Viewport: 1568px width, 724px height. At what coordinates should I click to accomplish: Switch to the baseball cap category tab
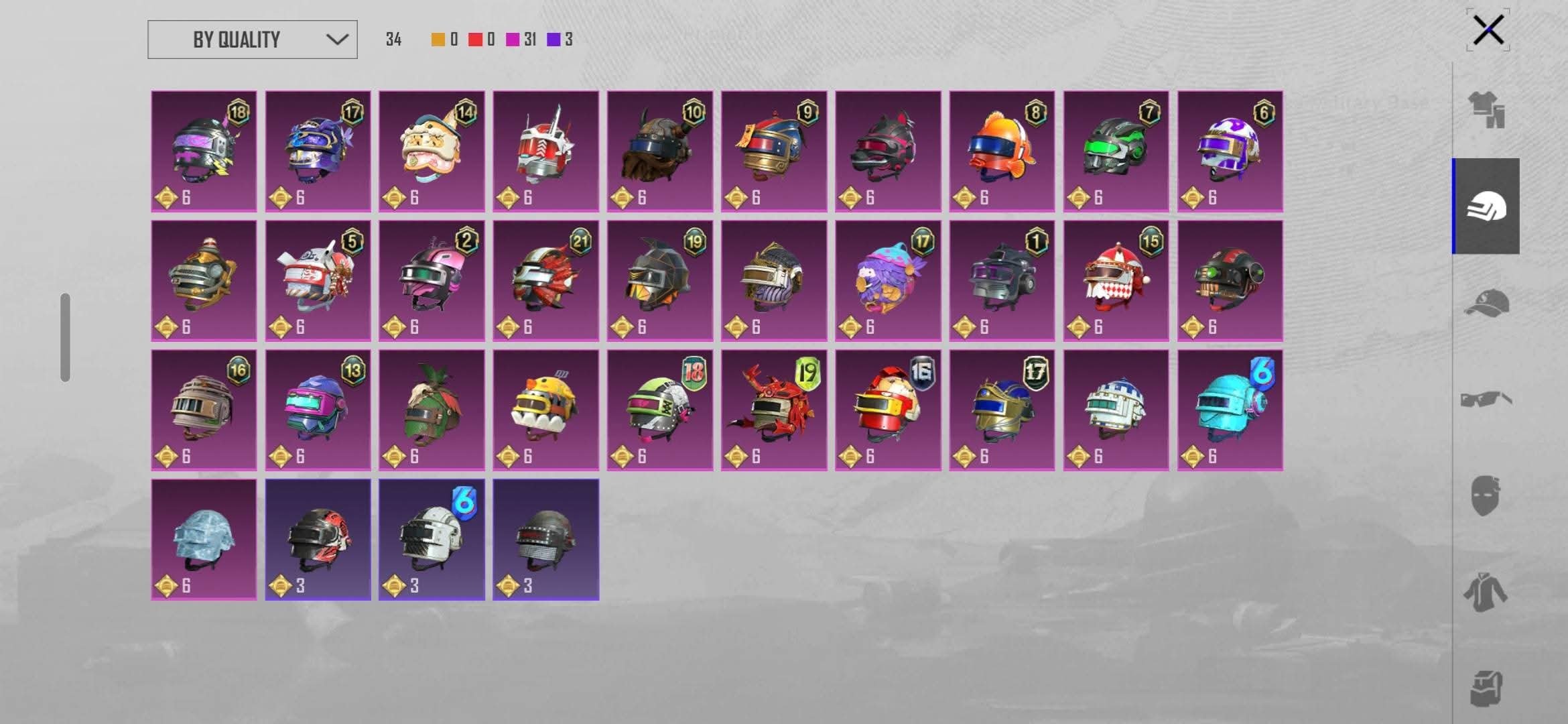1486,303
